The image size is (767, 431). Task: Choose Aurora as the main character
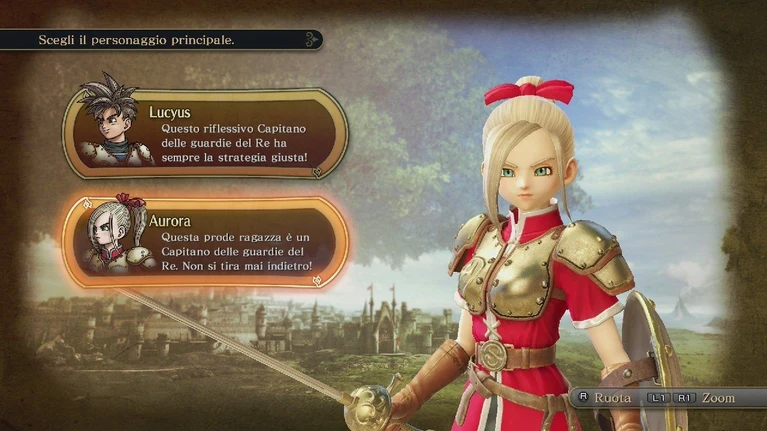(x=206, y=241)
